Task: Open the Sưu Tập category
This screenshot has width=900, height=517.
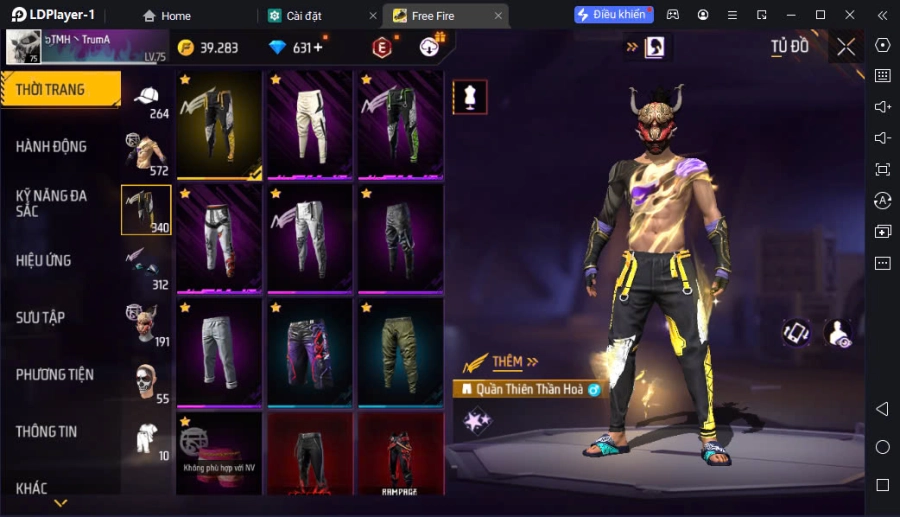Action: (x=41, y=318)
